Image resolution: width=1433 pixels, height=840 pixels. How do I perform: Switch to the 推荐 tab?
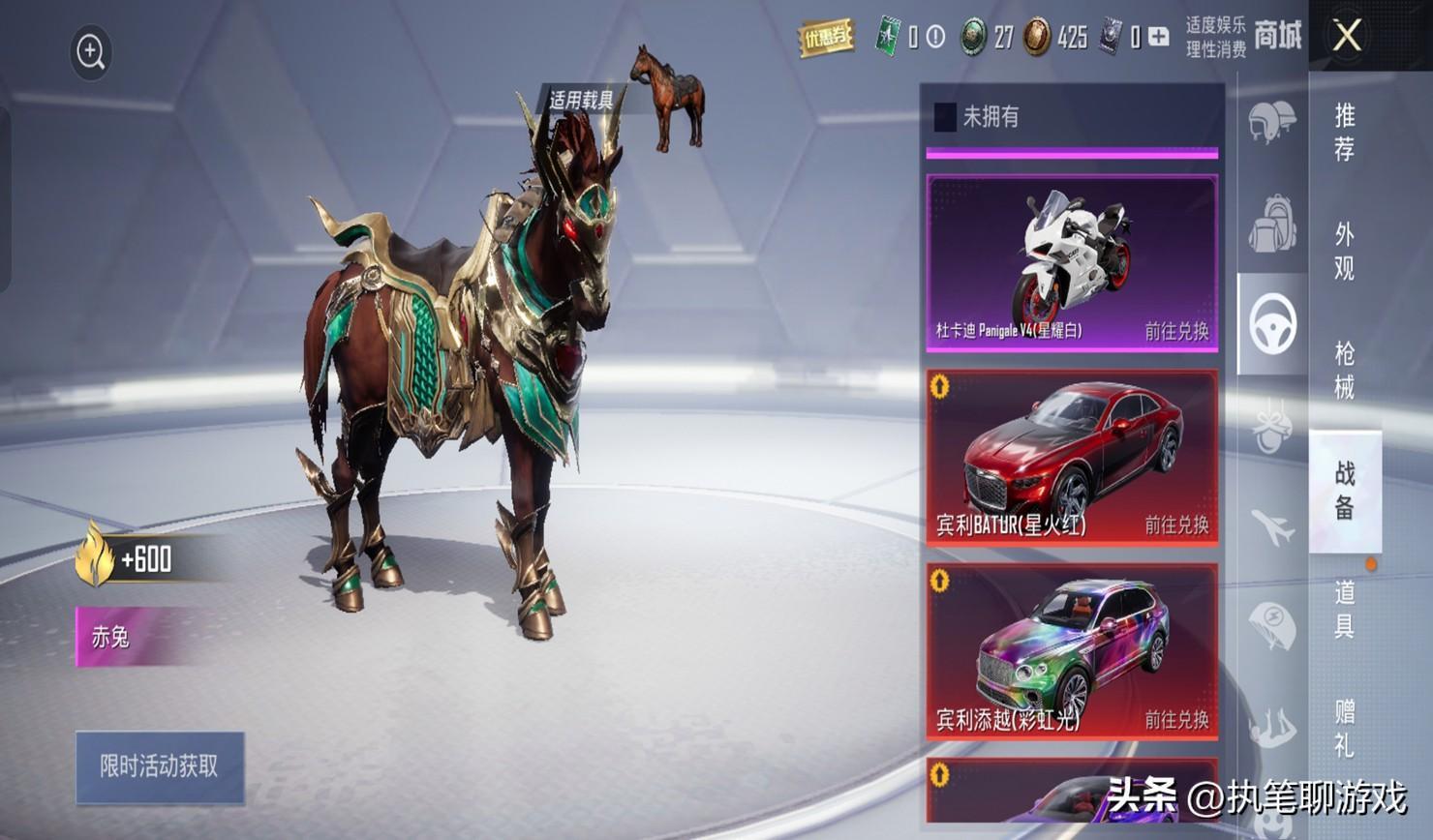(1345, 132)
